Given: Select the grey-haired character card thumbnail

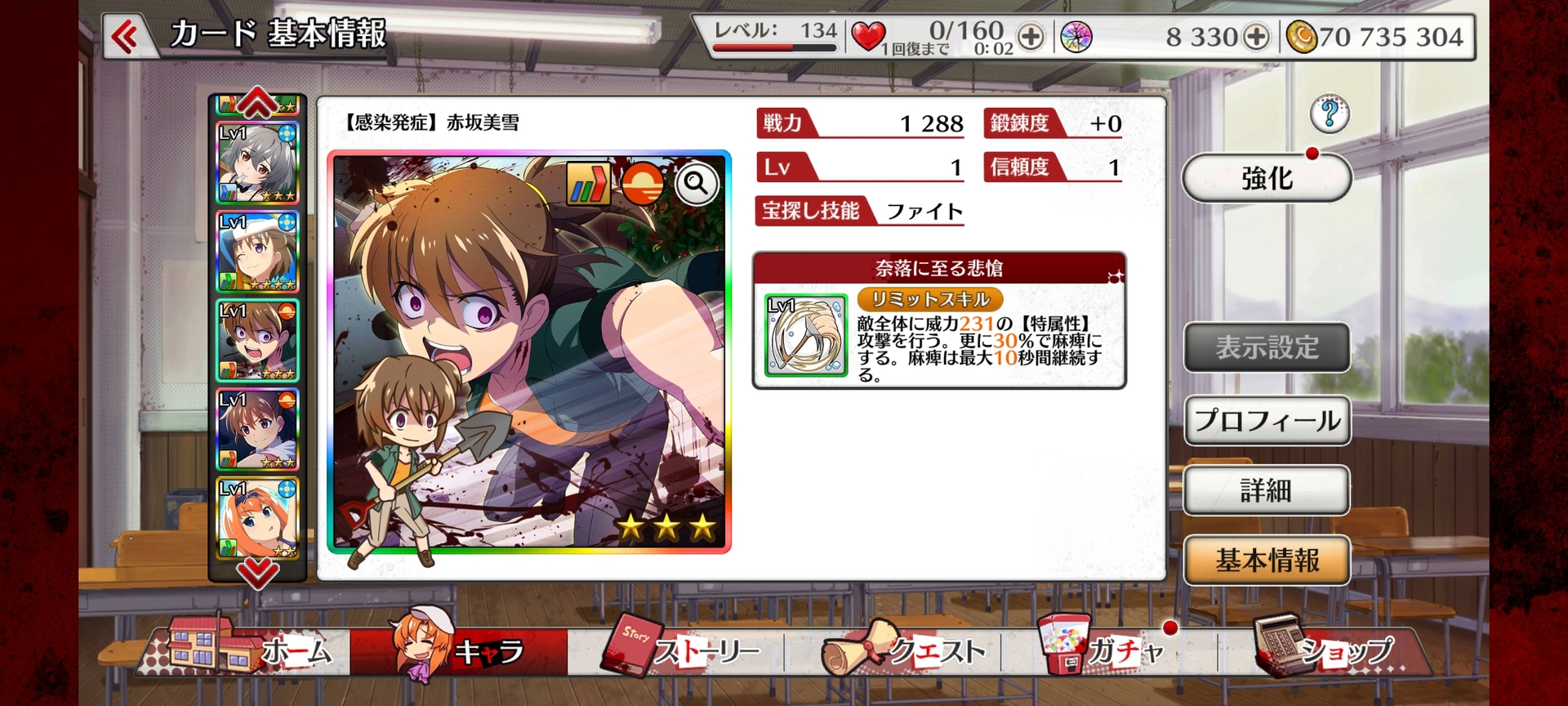Looking at the screenshot, I should pos(257,163).
